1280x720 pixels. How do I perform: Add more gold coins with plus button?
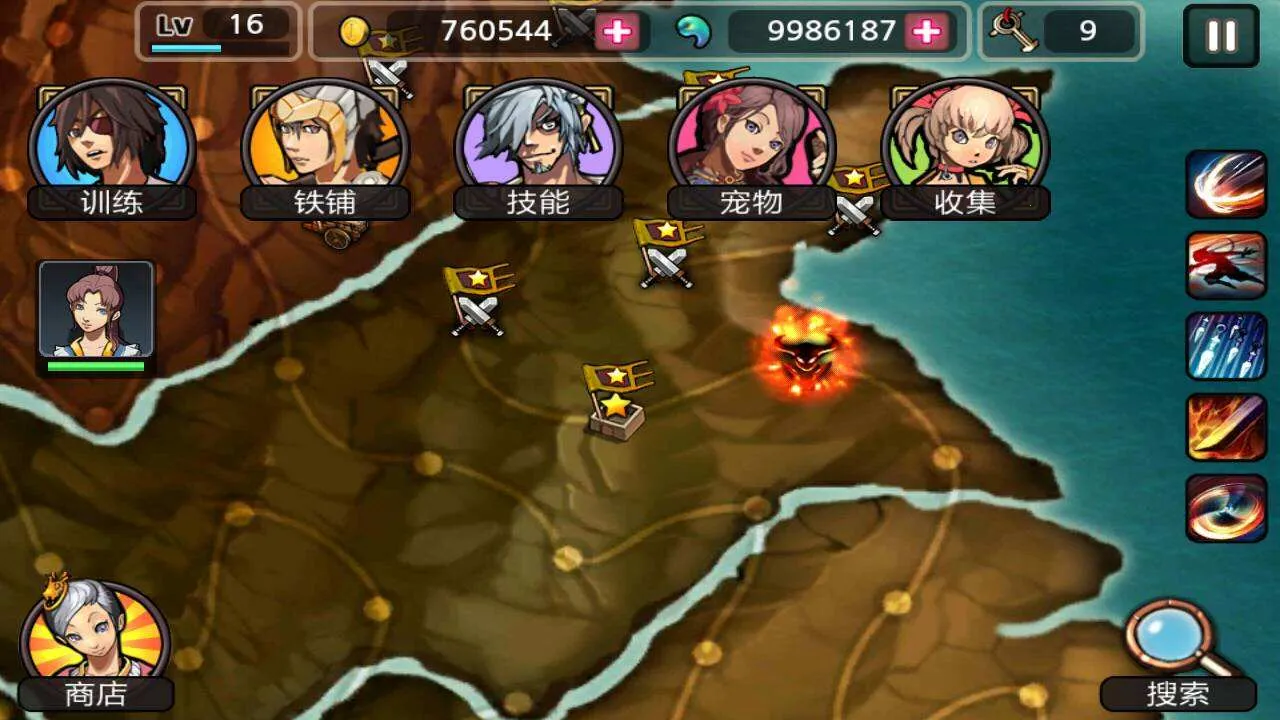click(x=618, y=32)
